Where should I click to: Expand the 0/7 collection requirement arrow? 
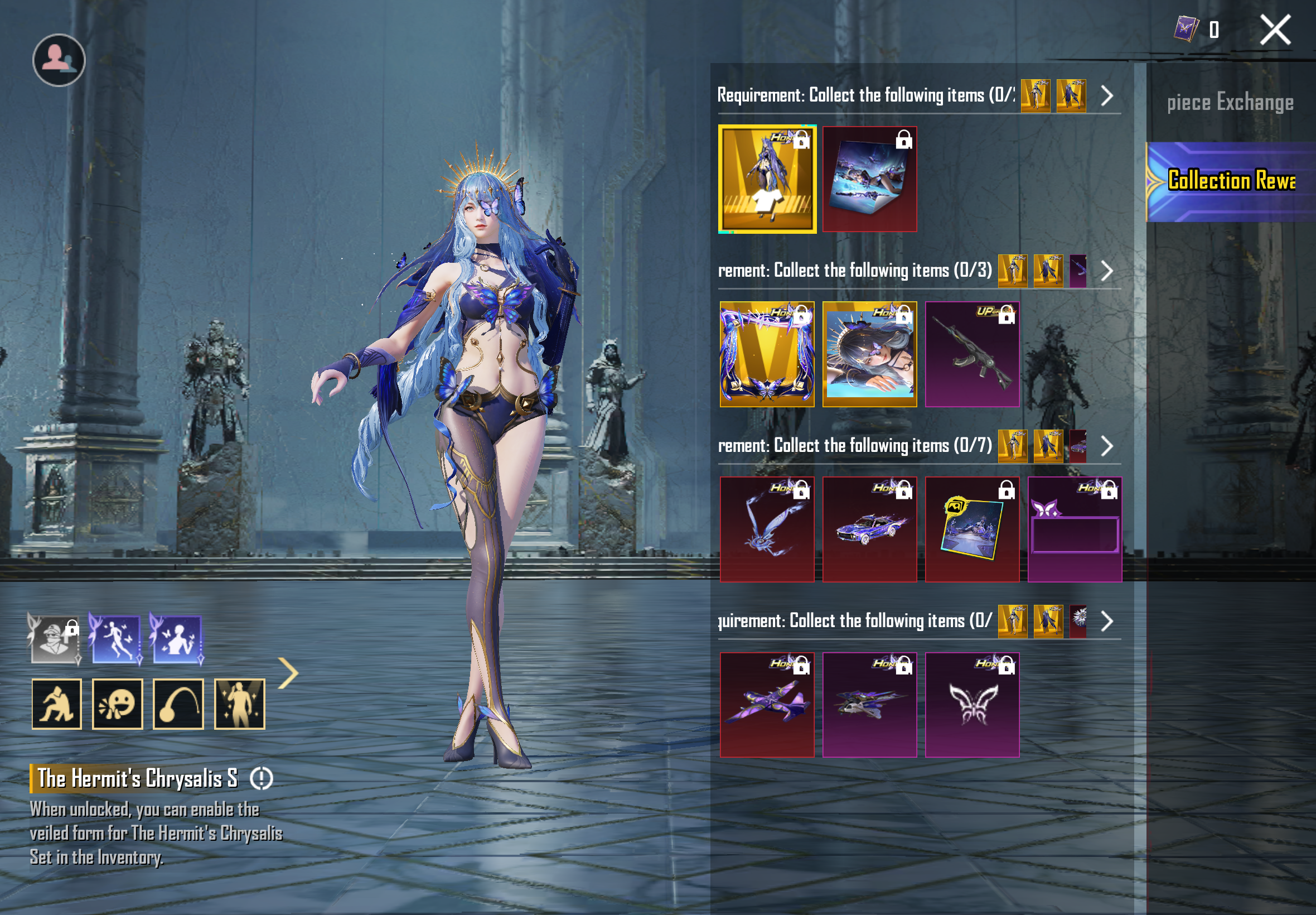[x=1107, y=445]
